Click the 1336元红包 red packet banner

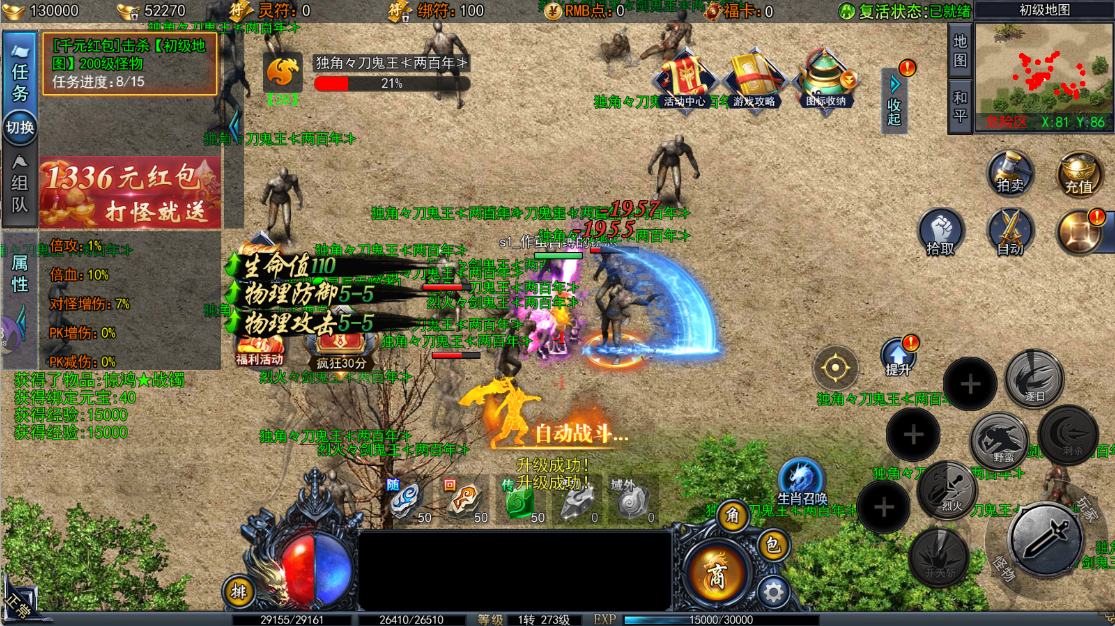(x=129, y=192)
